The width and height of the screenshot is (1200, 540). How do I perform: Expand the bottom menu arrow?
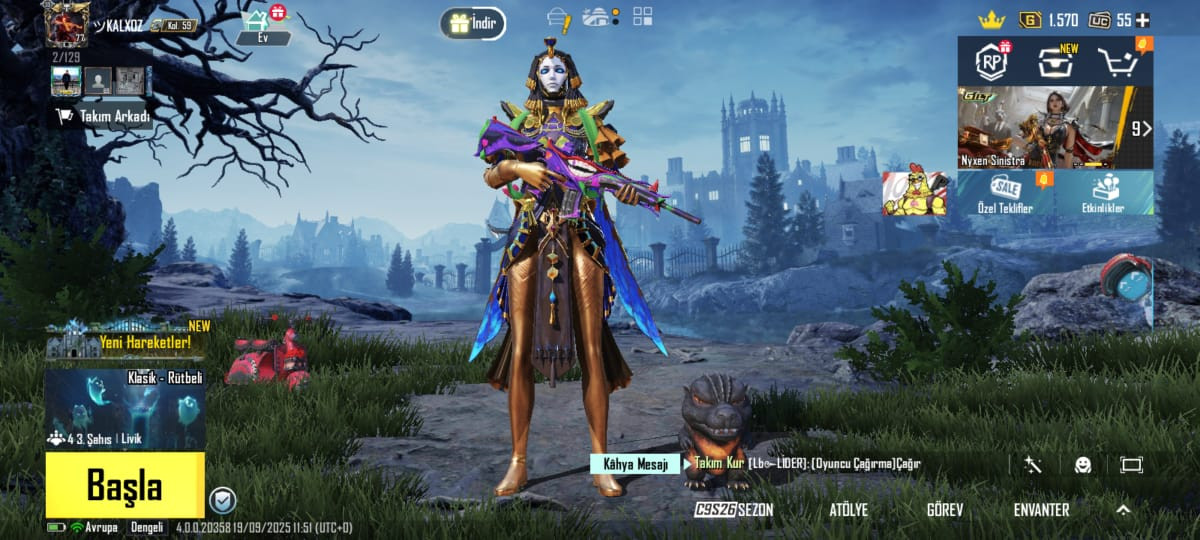(1123, 510)
